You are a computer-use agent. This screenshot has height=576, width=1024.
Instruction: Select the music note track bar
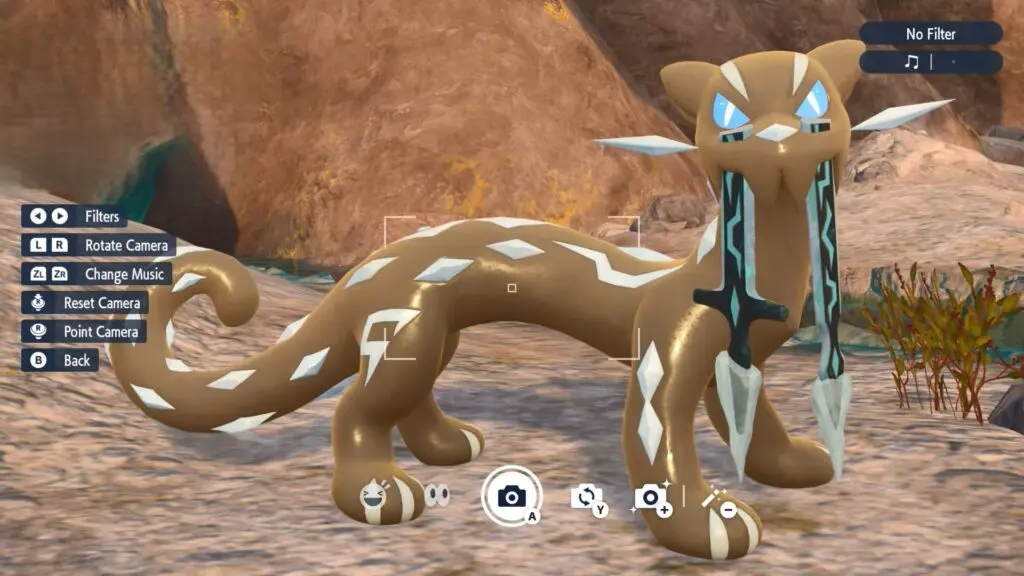click(930, 62)
